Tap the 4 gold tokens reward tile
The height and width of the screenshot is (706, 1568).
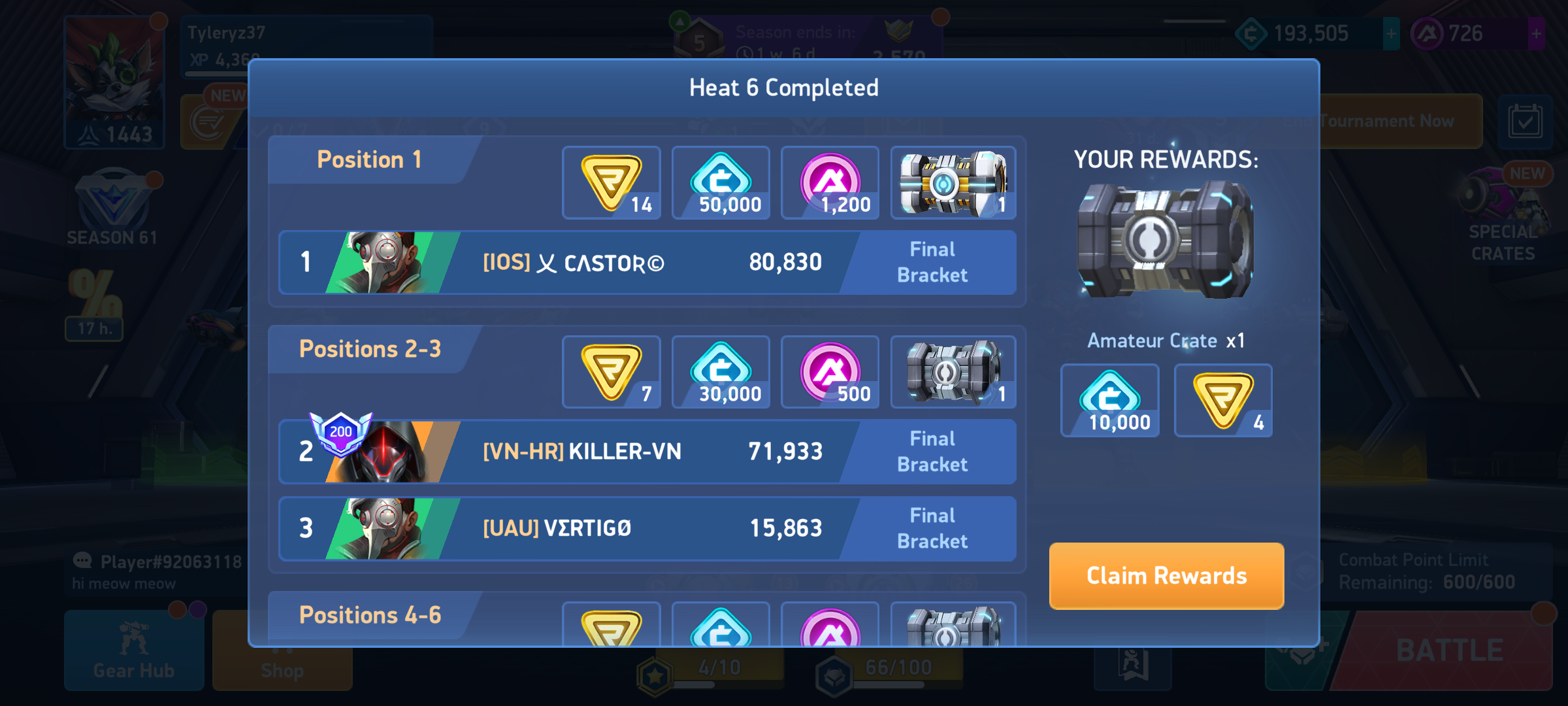[x=1223, y=401]
